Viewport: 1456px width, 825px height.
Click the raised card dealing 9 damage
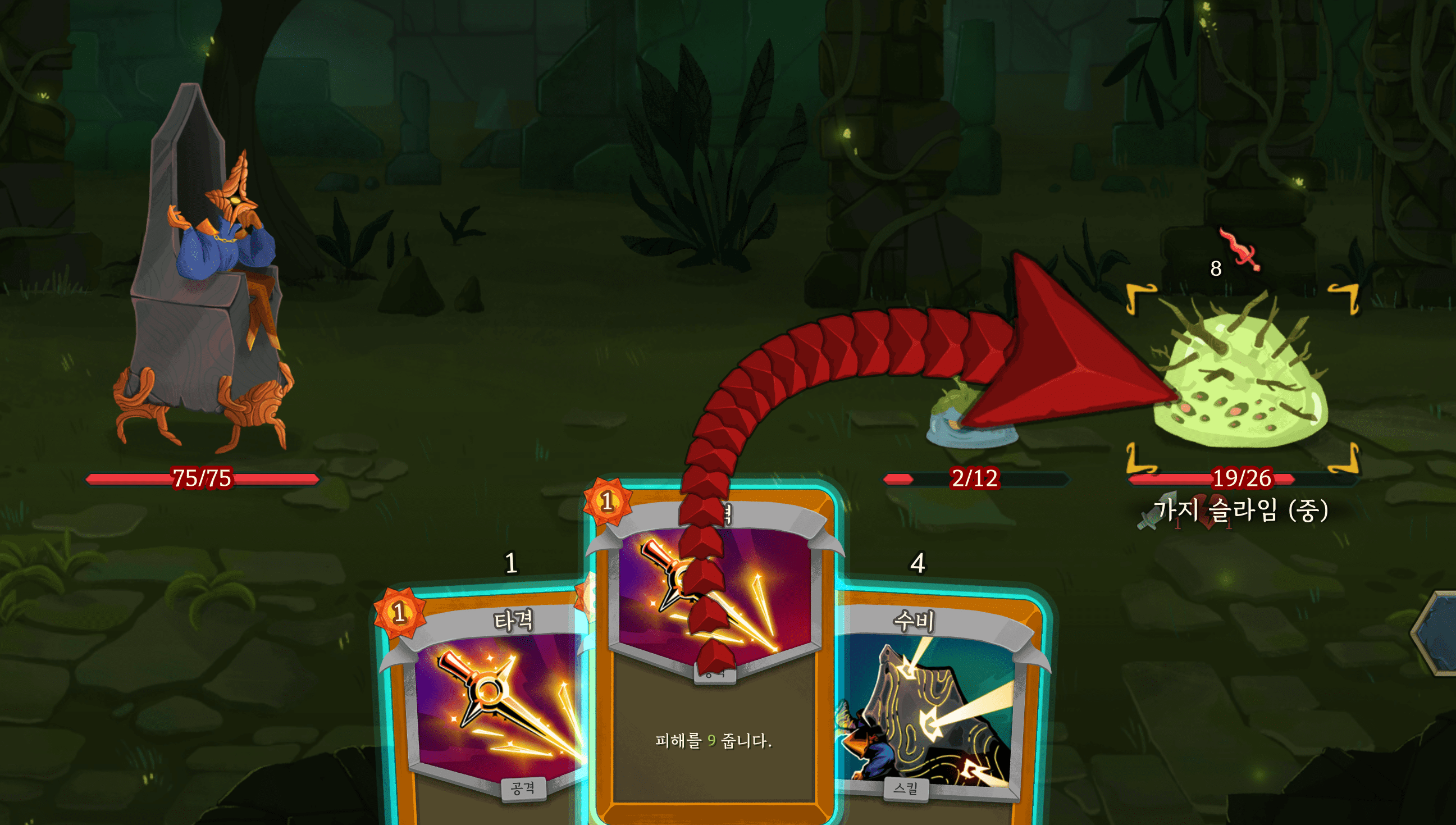pyautogui.click(x=713, y=737)
